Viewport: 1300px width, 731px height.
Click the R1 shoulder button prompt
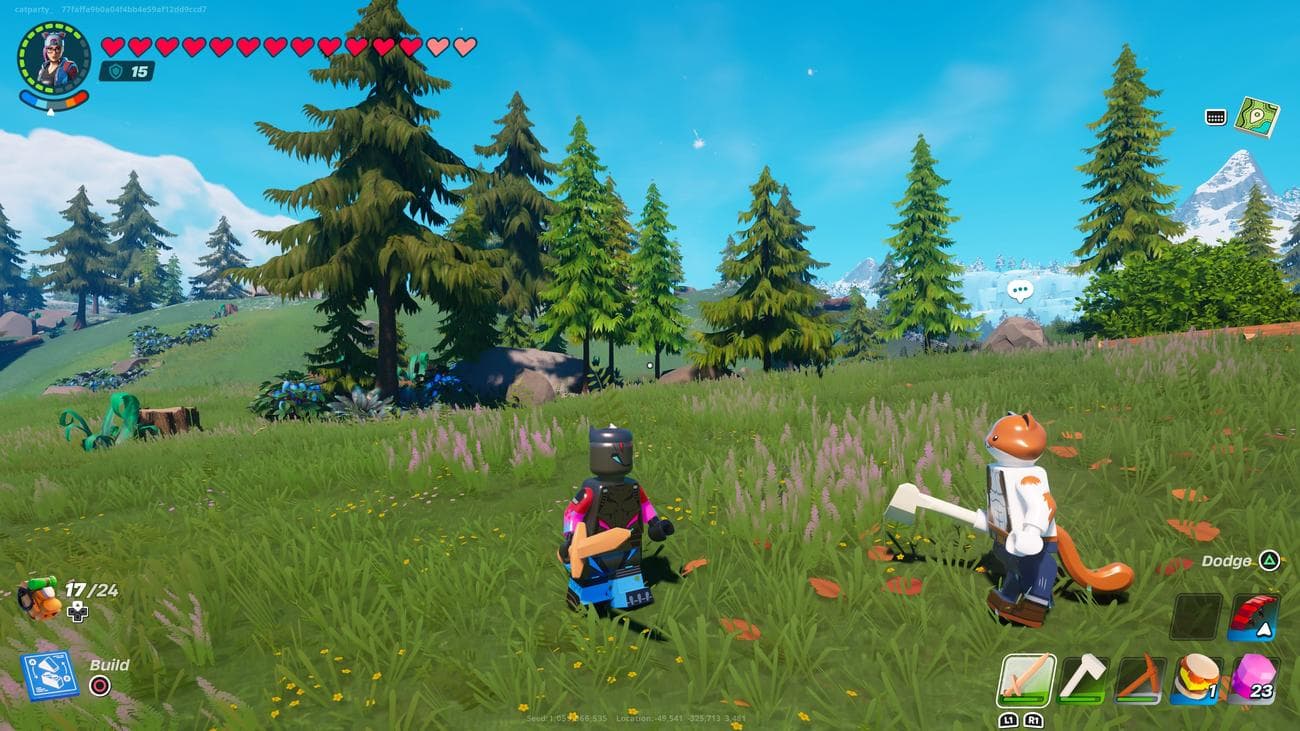[1034, 720]
